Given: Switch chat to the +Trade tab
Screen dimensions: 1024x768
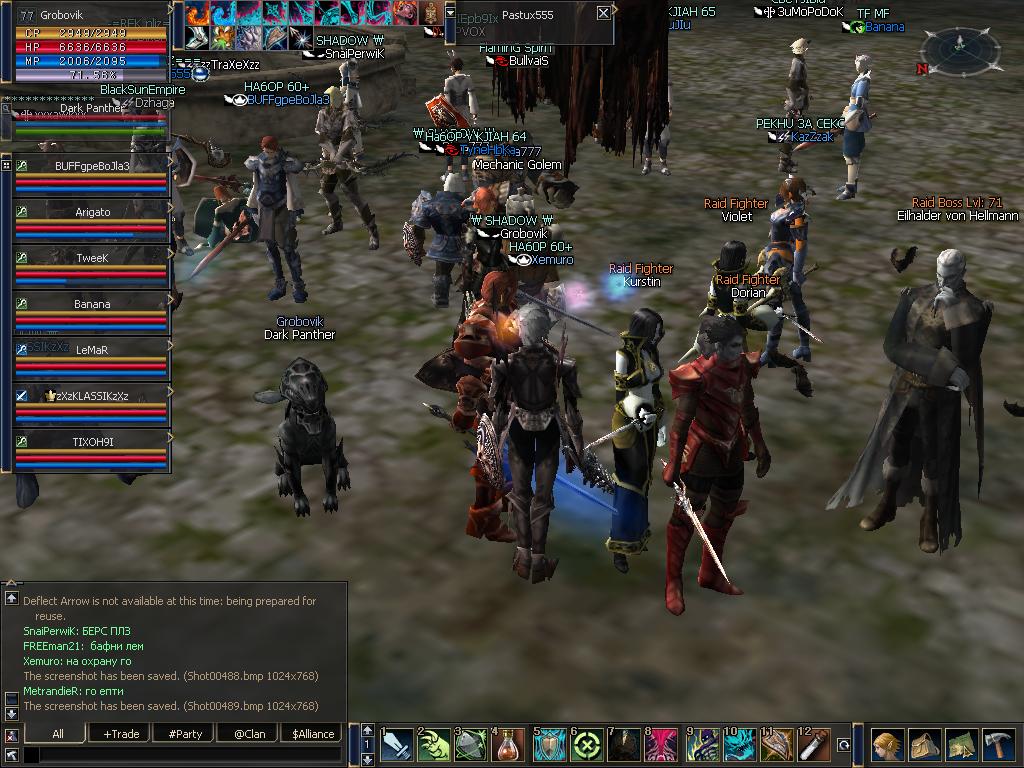Looking at the screenshot, I should (x=121, y=734).
